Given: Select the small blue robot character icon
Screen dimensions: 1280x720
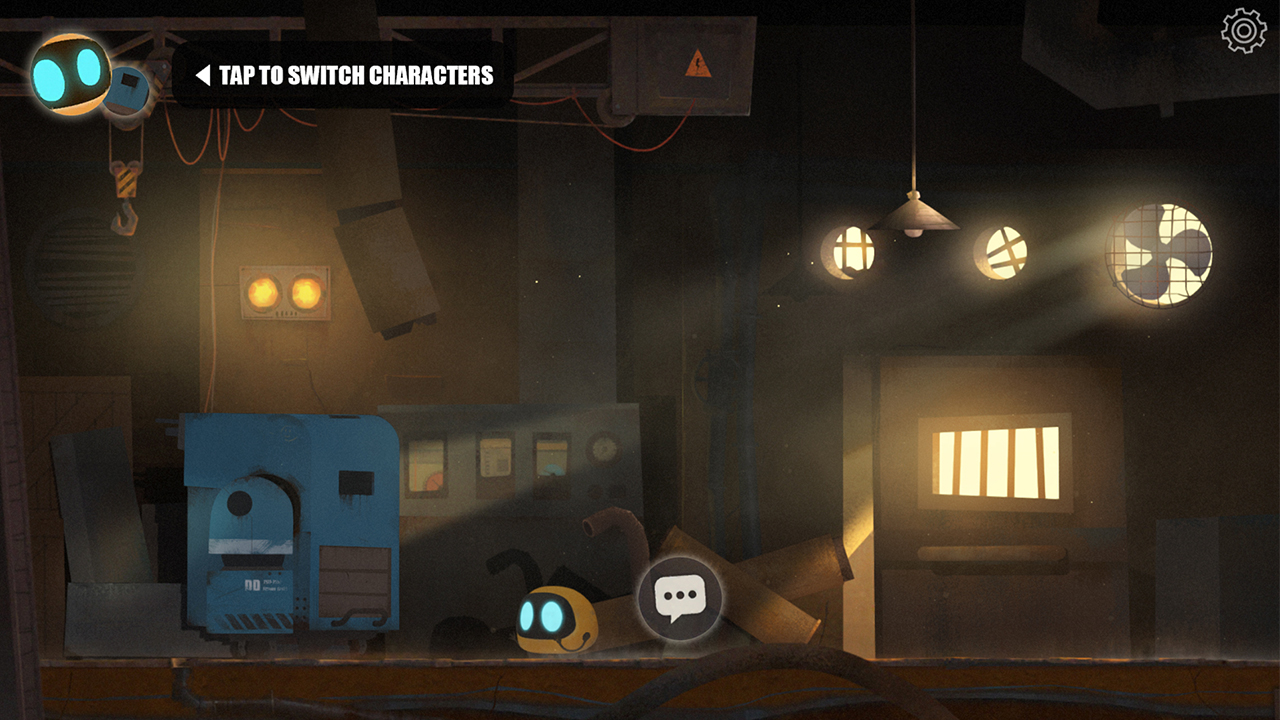Looking at the screenshot, I should pyautogui.click(x=129, y=90).
